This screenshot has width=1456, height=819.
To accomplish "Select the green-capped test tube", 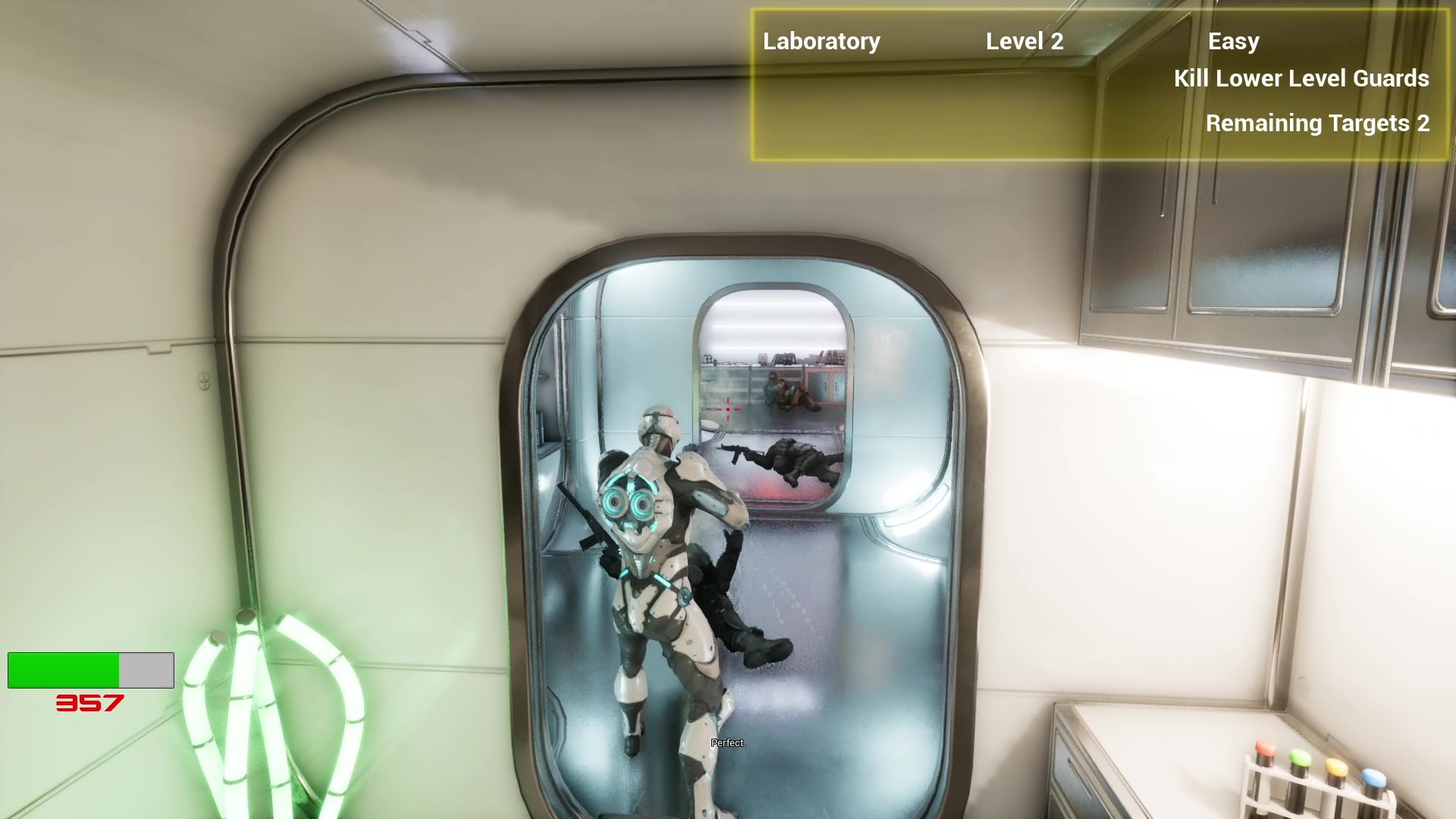I will [x=1300, y=758].
